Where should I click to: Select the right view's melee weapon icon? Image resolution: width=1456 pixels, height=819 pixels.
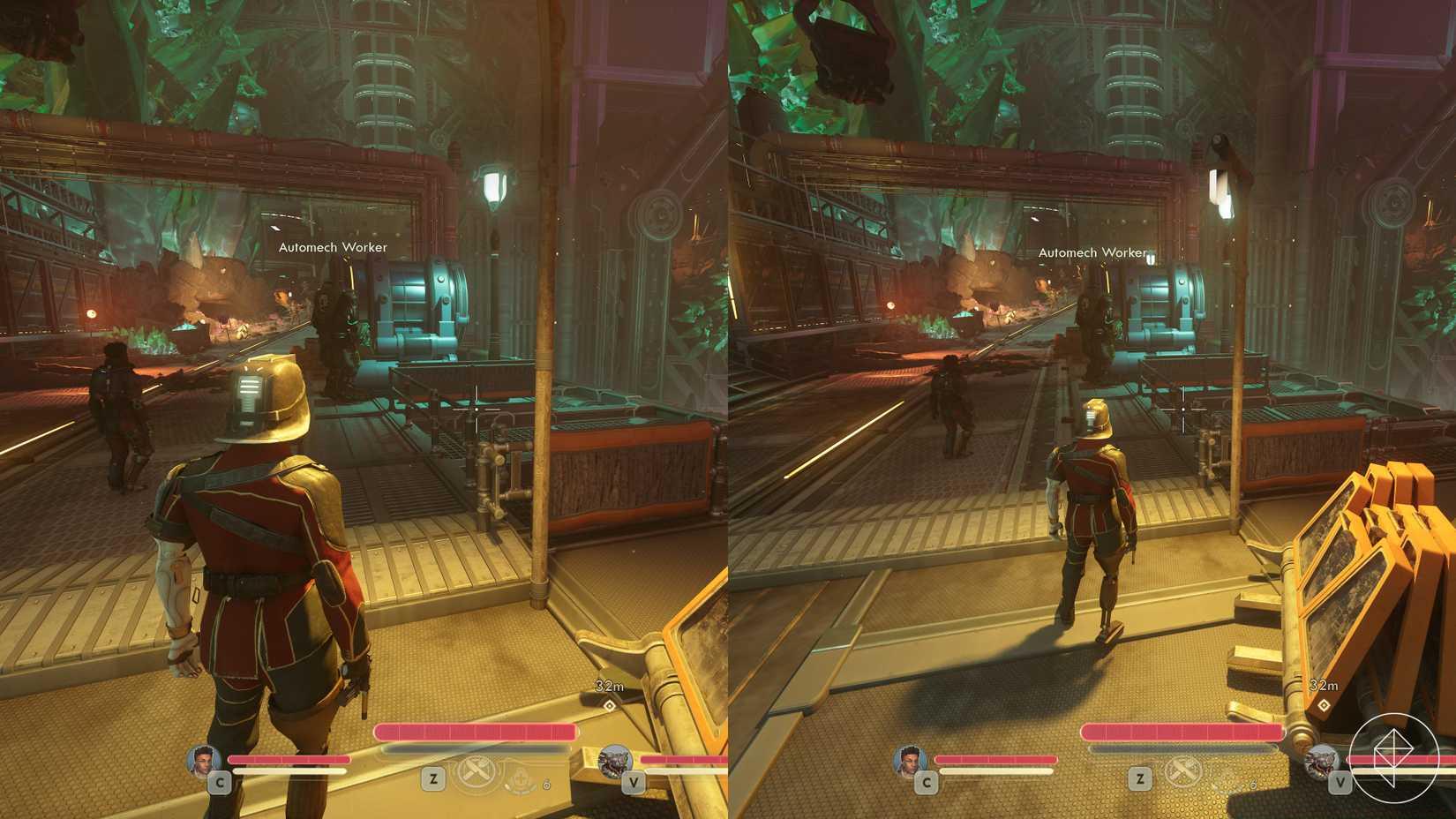click(1183, 770)
